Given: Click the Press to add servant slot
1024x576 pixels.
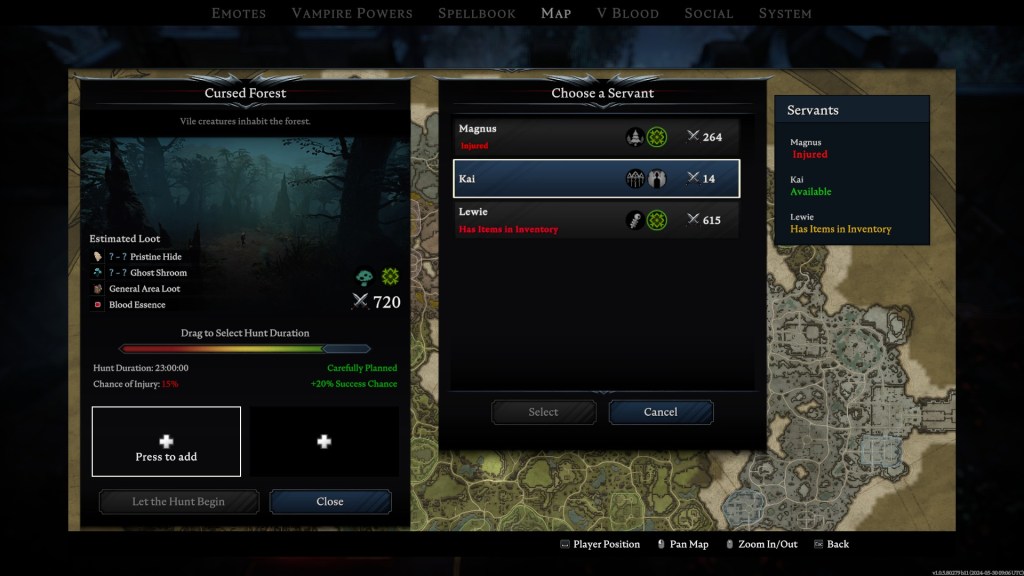Looking at the screenshot, I should point(166,441).
